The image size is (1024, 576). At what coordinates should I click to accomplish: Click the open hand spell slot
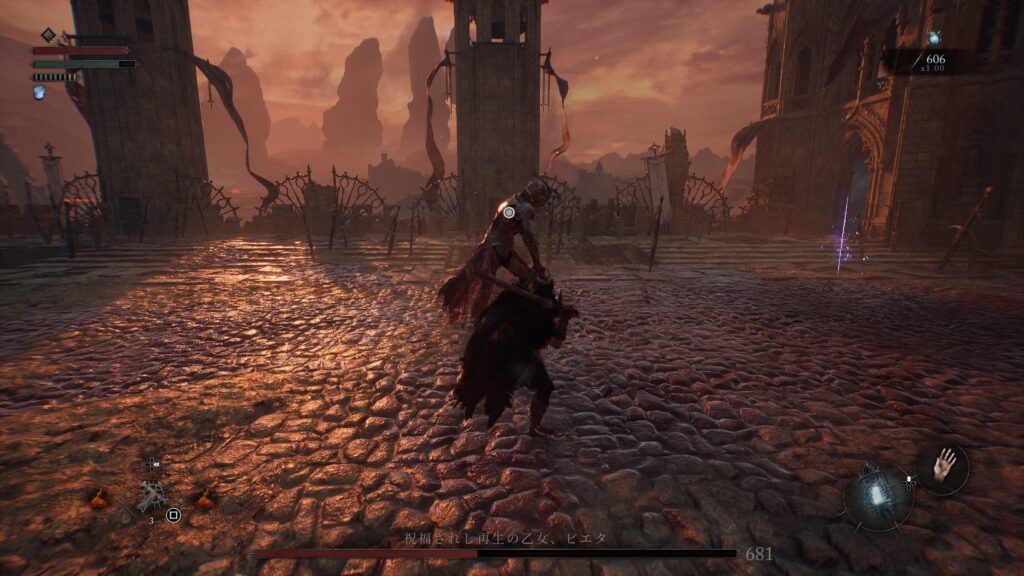(x=942, y=466)
